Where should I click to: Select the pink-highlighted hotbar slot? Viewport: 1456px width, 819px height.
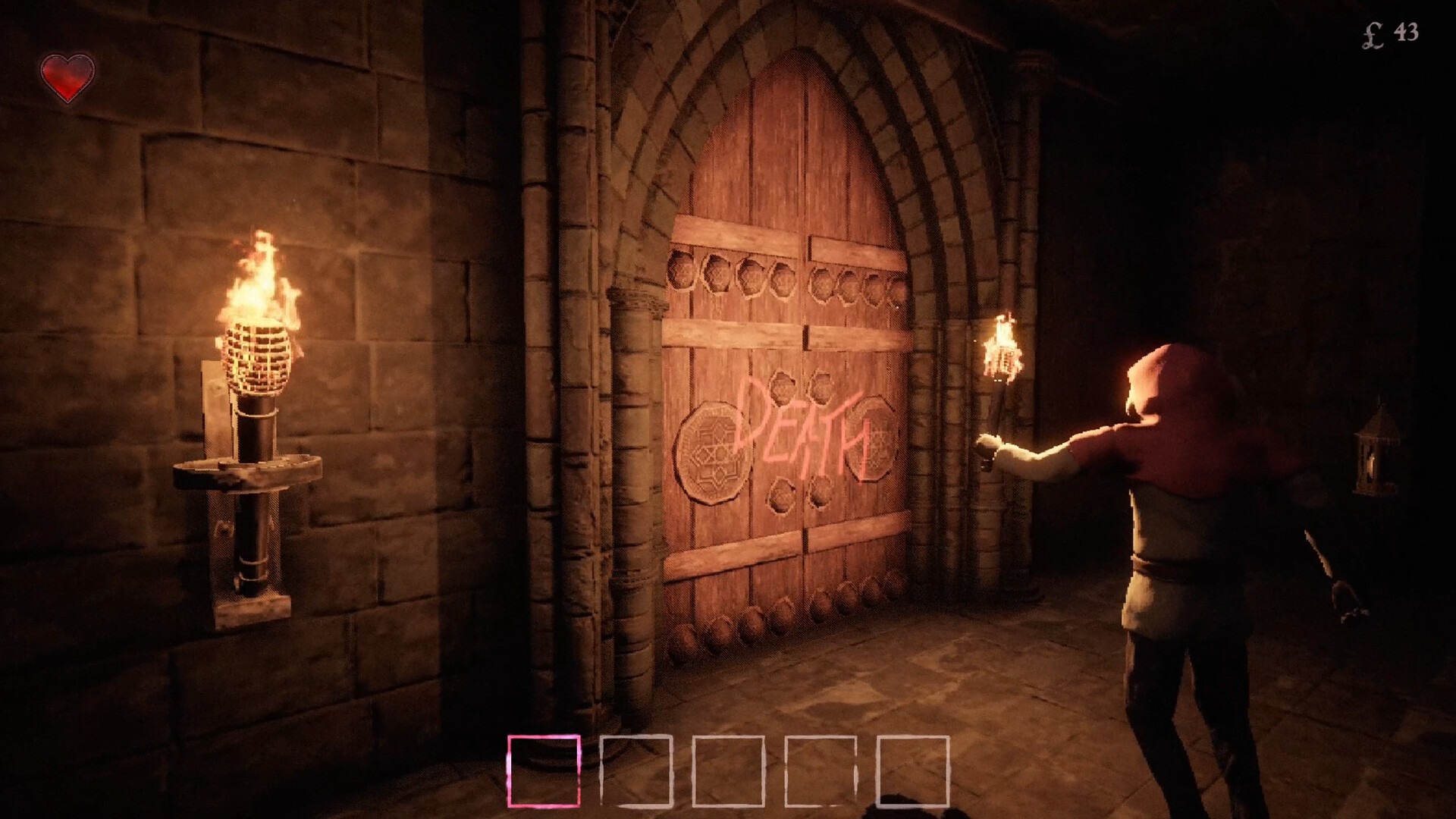(544, 770)
